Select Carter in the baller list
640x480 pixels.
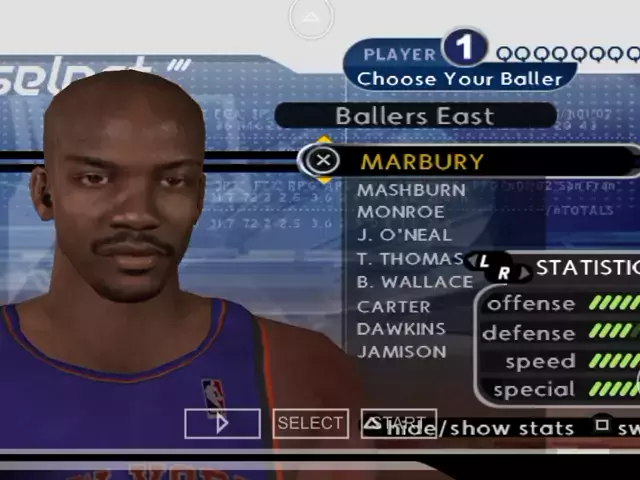[x=393, y=306]
